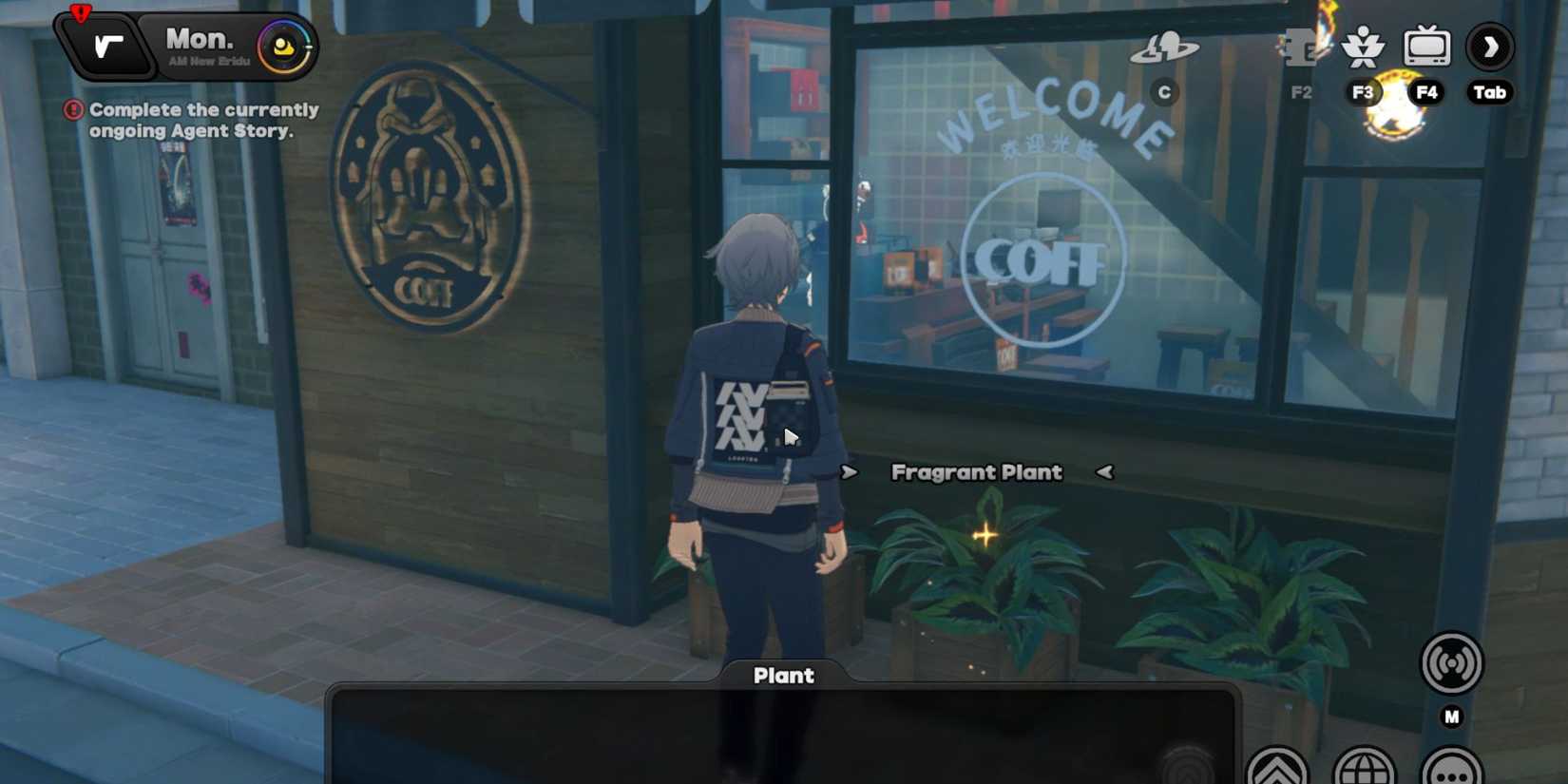Open the F3 Agent roster icon
This screenshot has height=784, width=1568.
pos(1365,48)
